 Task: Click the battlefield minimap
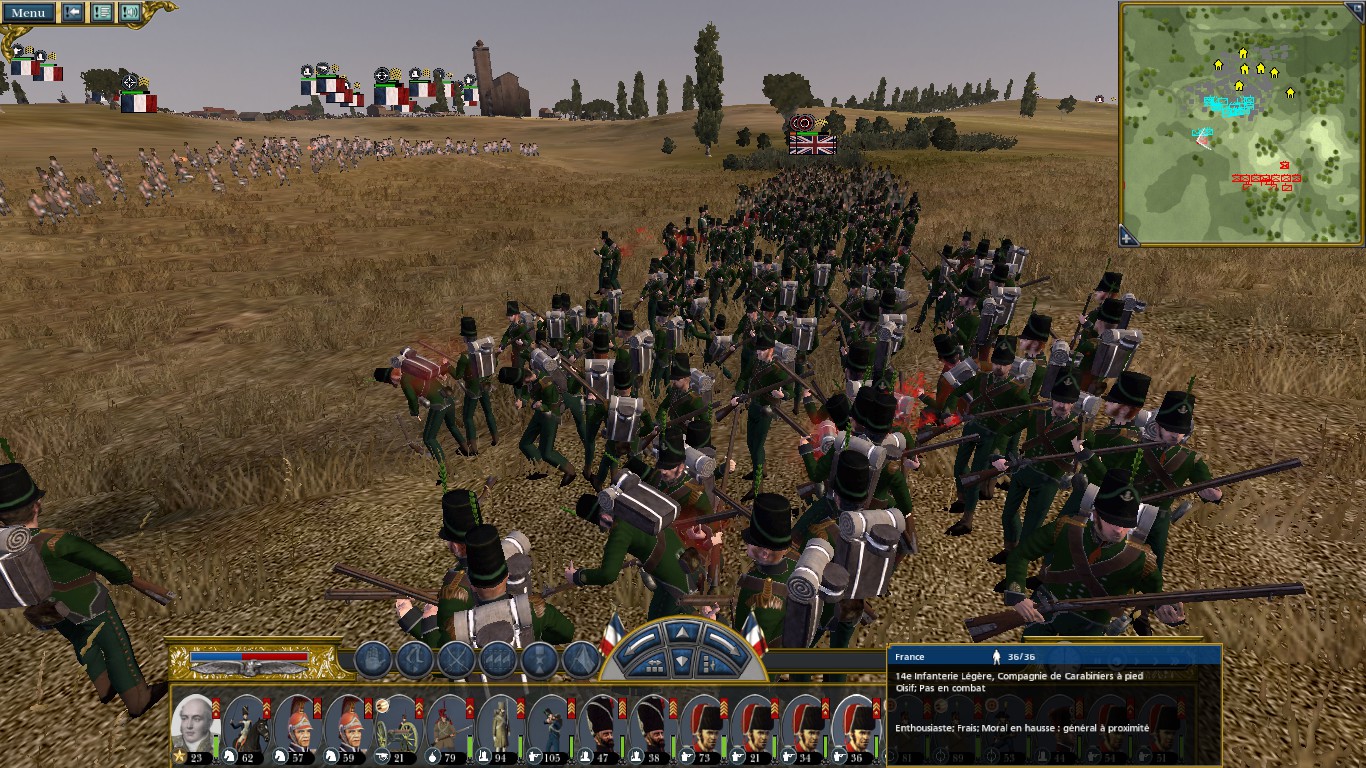pos(1240,120)
